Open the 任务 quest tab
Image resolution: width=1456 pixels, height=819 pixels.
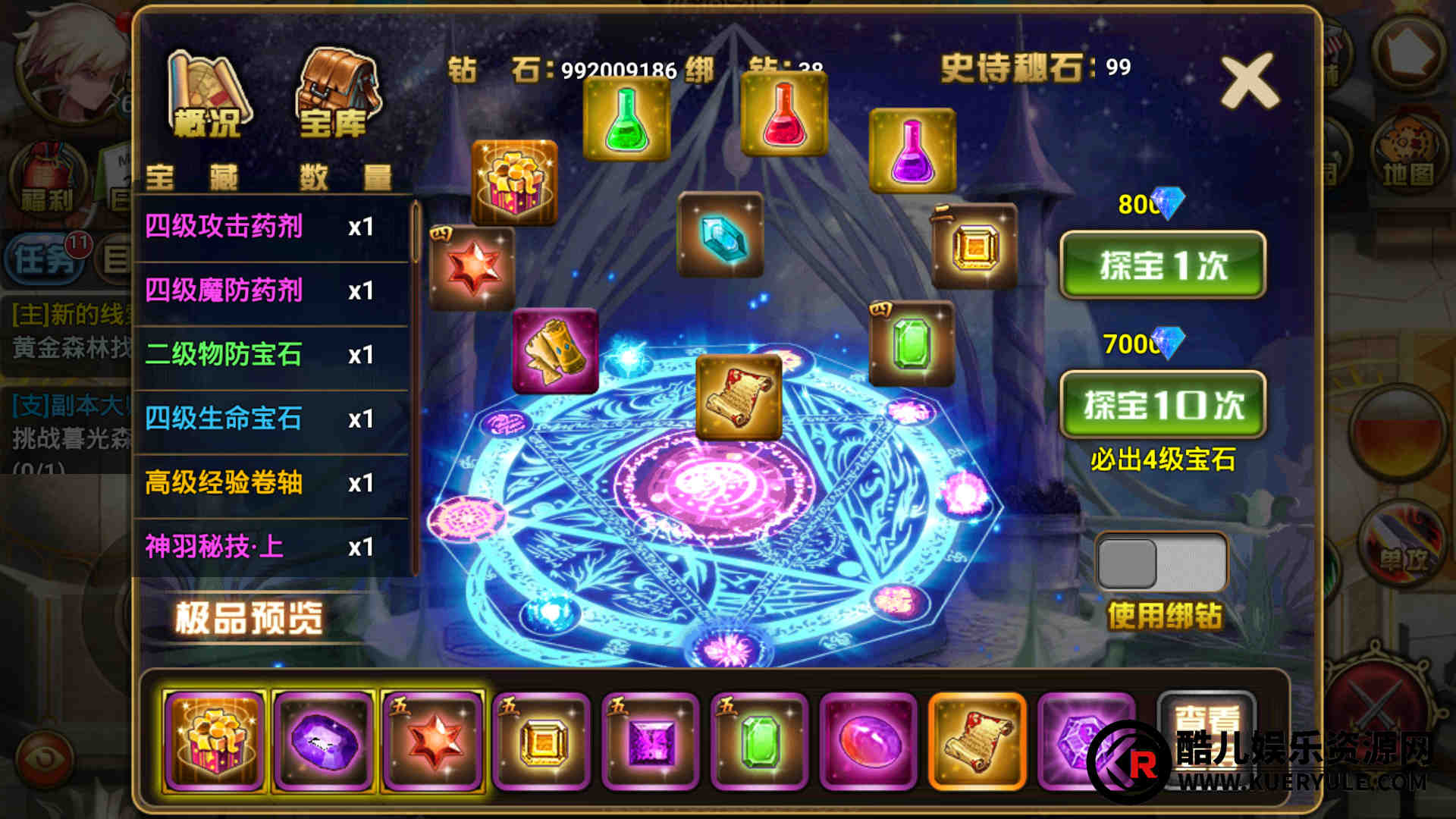tap(47, 259)
